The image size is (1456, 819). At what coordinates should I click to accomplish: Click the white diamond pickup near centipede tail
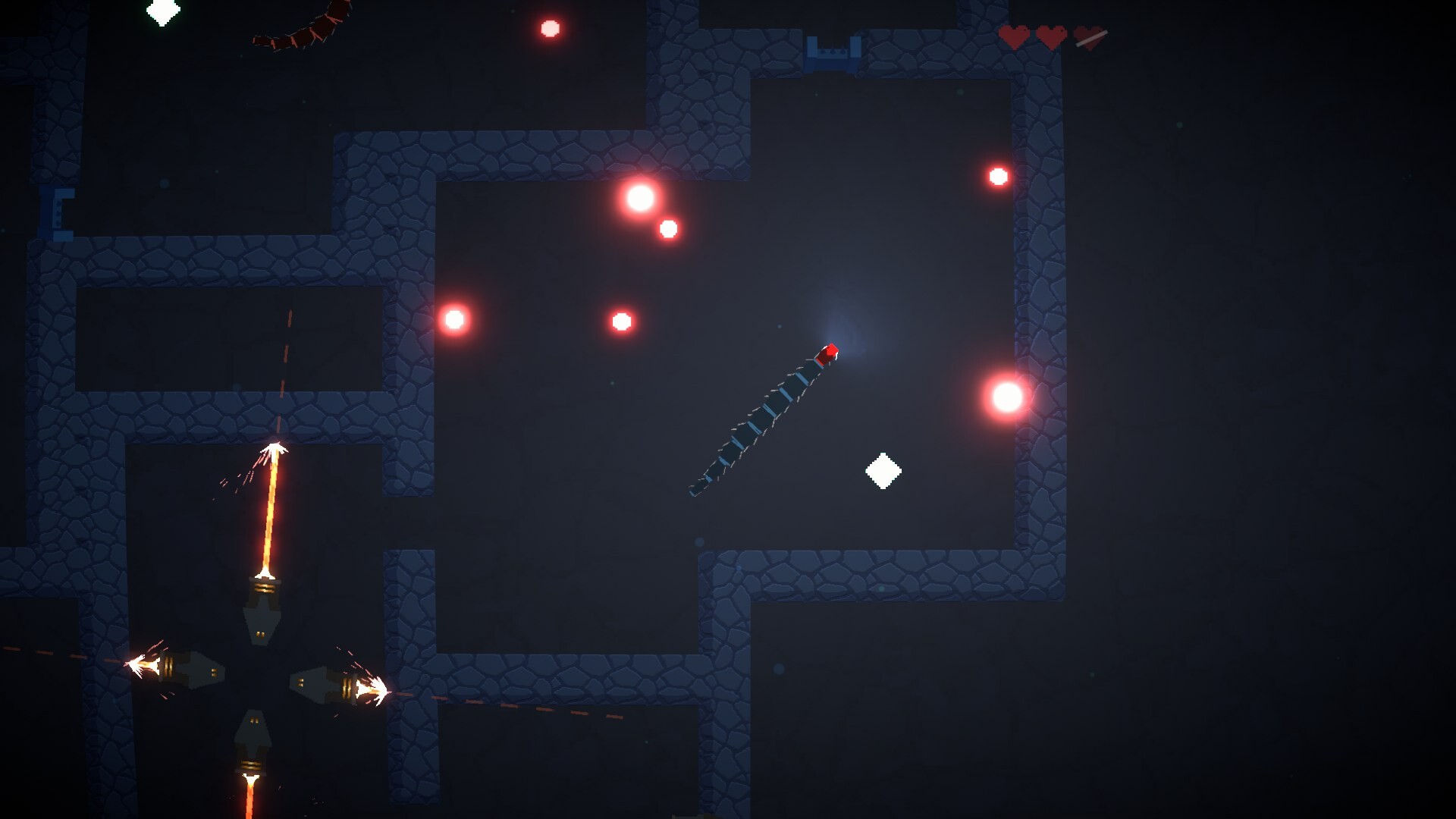coord(884,471)
